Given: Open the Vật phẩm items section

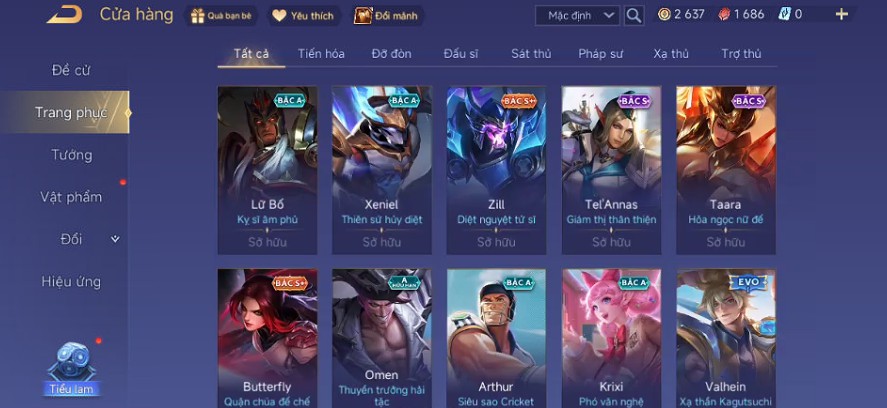Looking at the screenshot, I should (71, 197).
